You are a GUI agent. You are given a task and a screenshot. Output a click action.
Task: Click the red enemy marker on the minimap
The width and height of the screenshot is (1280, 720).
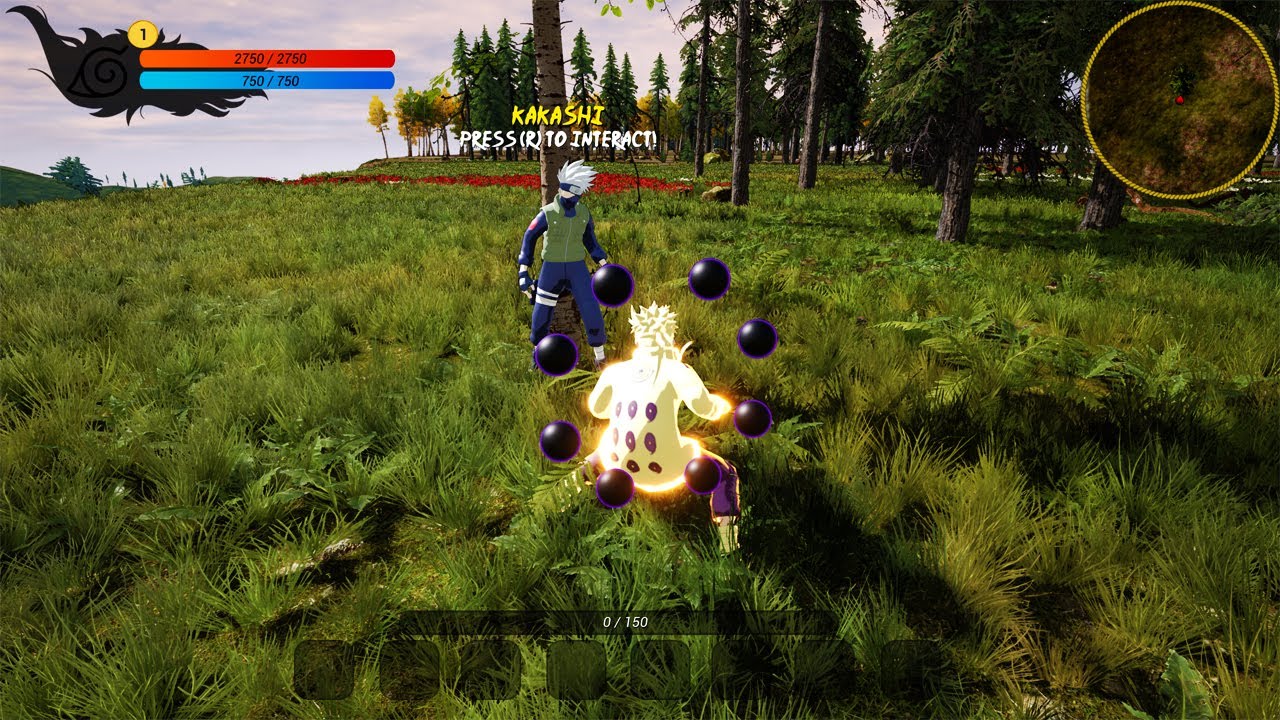tap(1180, 100)
